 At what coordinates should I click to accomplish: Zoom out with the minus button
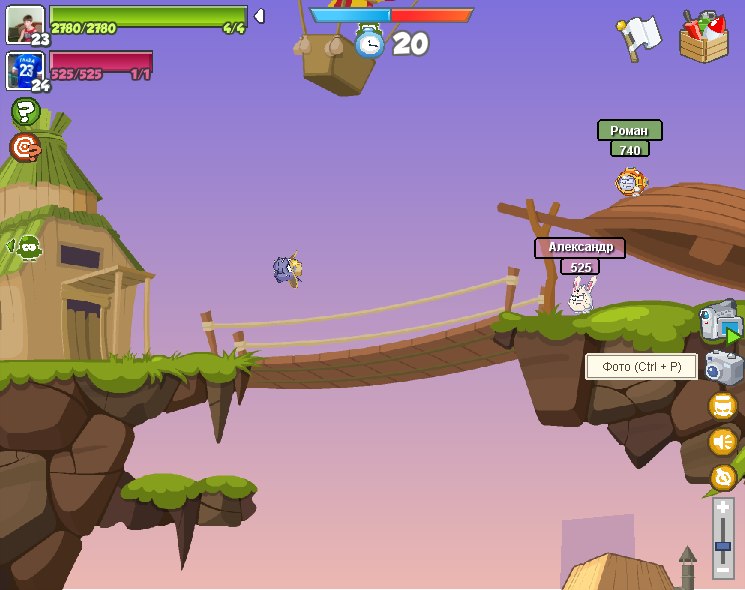tap(723, 568)
